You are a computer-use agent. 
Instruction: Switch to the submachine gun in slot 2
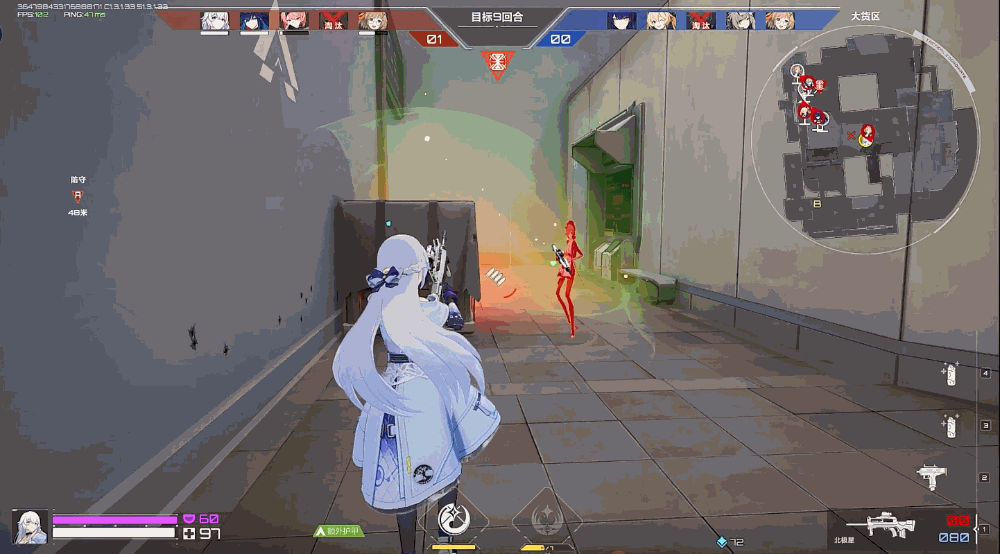tap(930, 477)
